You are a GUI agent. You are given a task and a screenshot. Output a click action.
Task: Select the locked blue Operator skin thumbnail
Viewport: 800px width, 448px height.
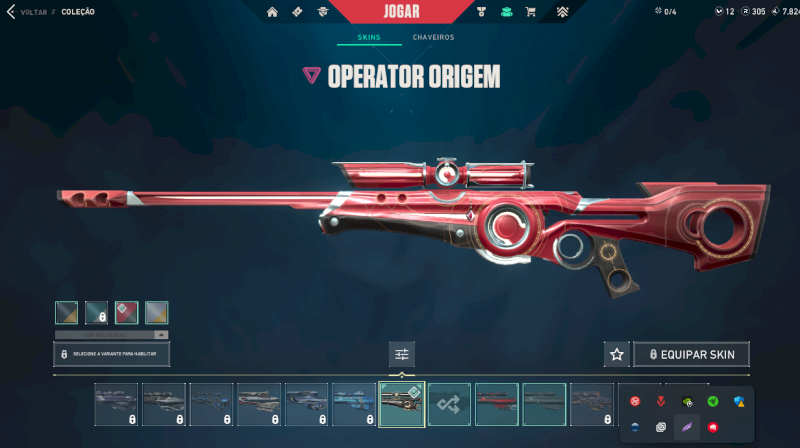click(354, 404)
